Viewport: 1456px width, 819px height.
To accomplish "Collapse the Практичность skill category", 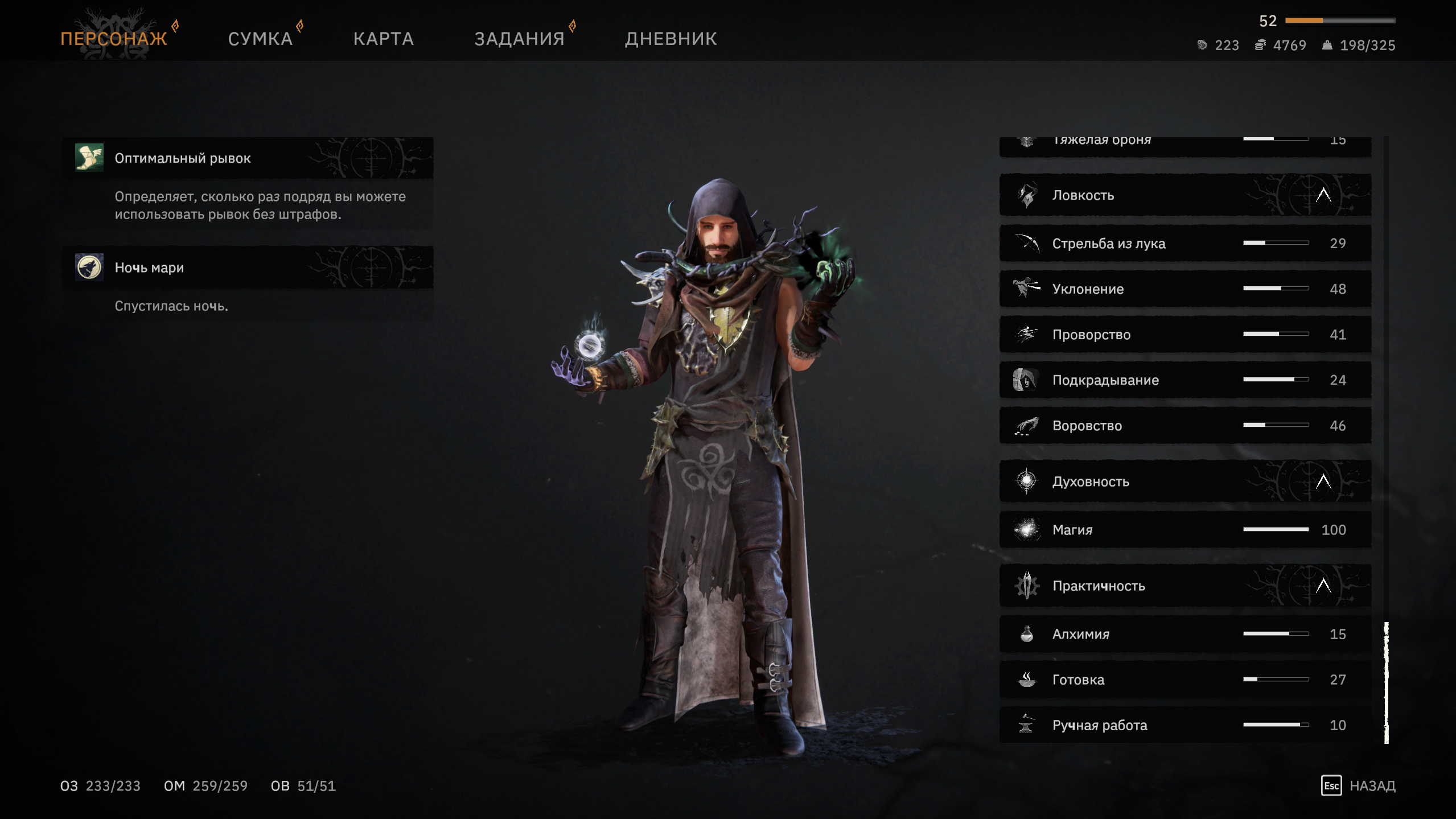I will pos(1323,586).
